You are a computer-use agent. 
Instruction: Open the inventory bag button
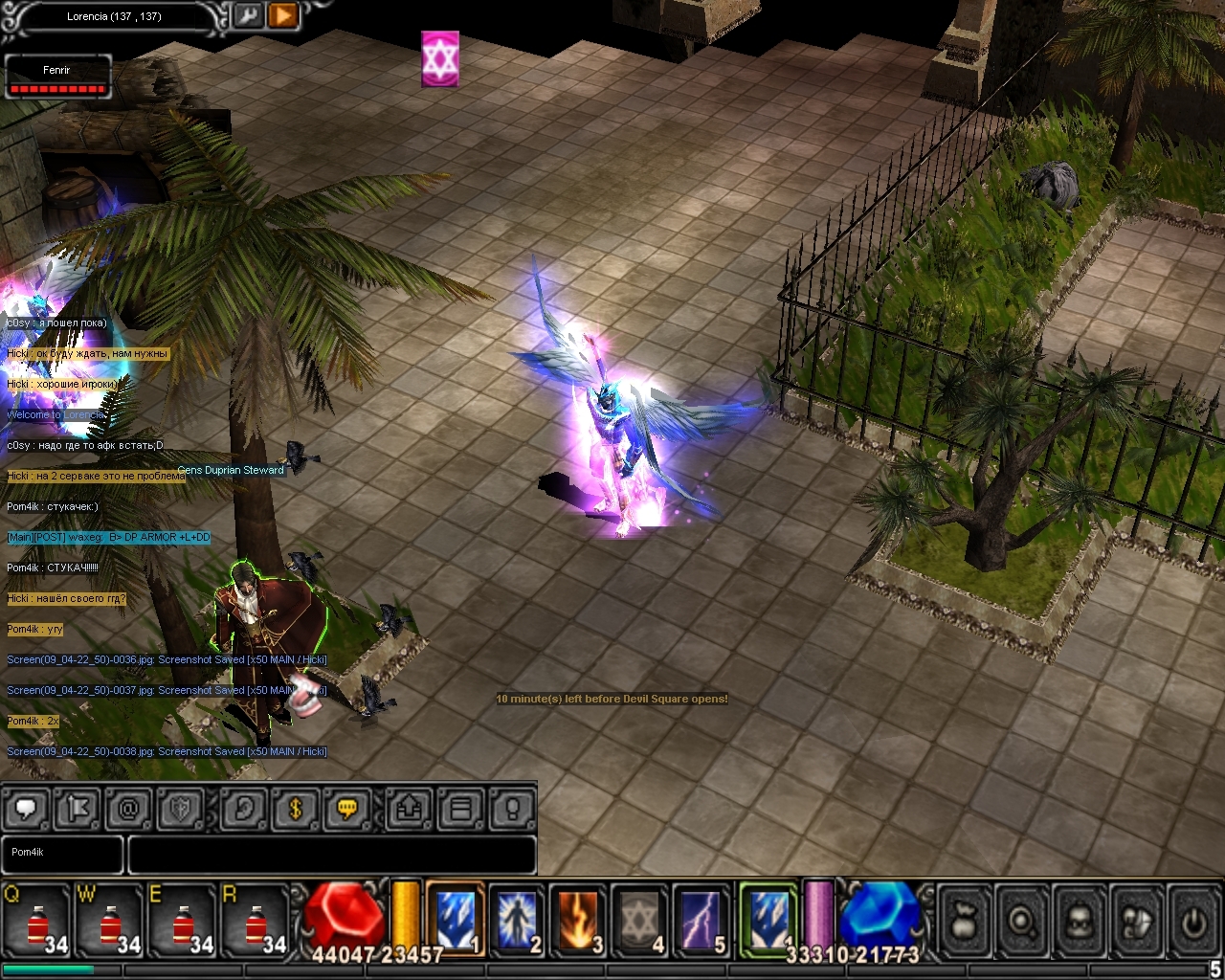coord(965,921)
